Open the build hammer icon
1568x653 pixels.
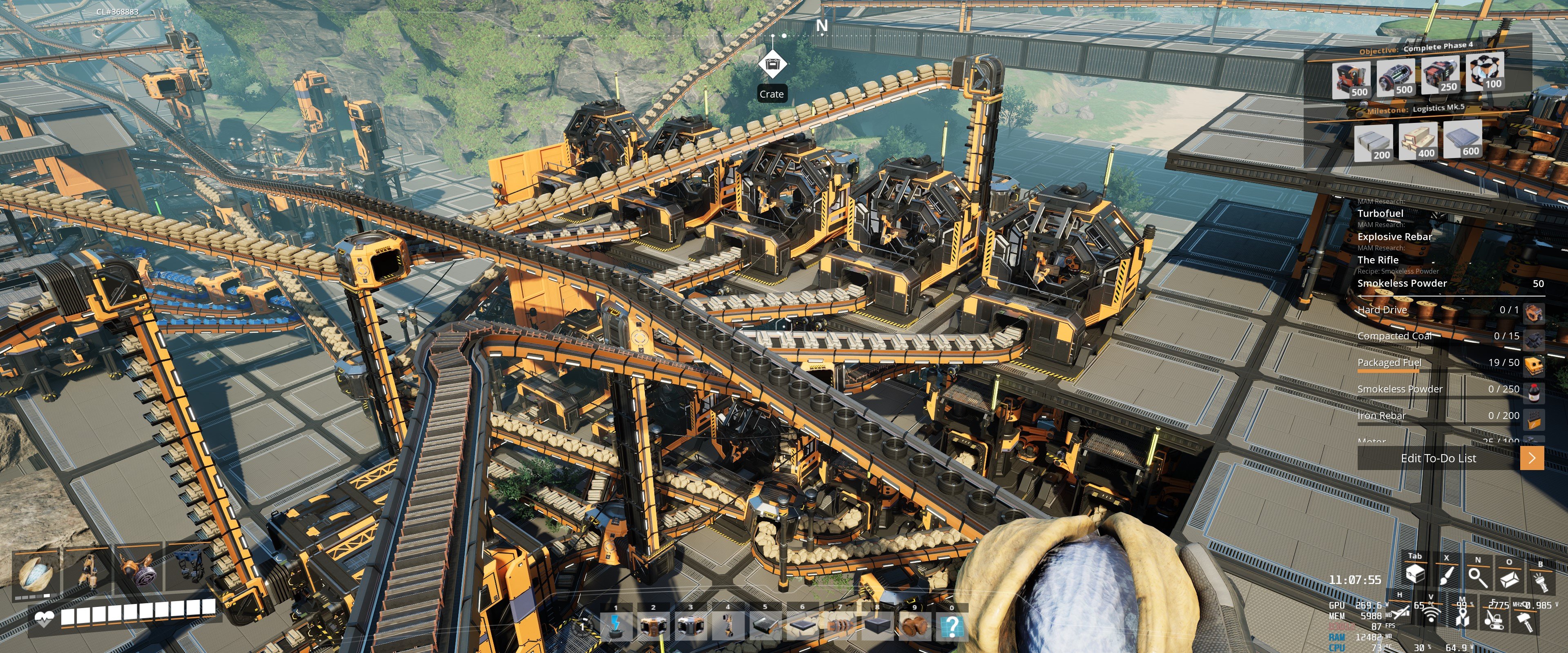coord(1525,621)
